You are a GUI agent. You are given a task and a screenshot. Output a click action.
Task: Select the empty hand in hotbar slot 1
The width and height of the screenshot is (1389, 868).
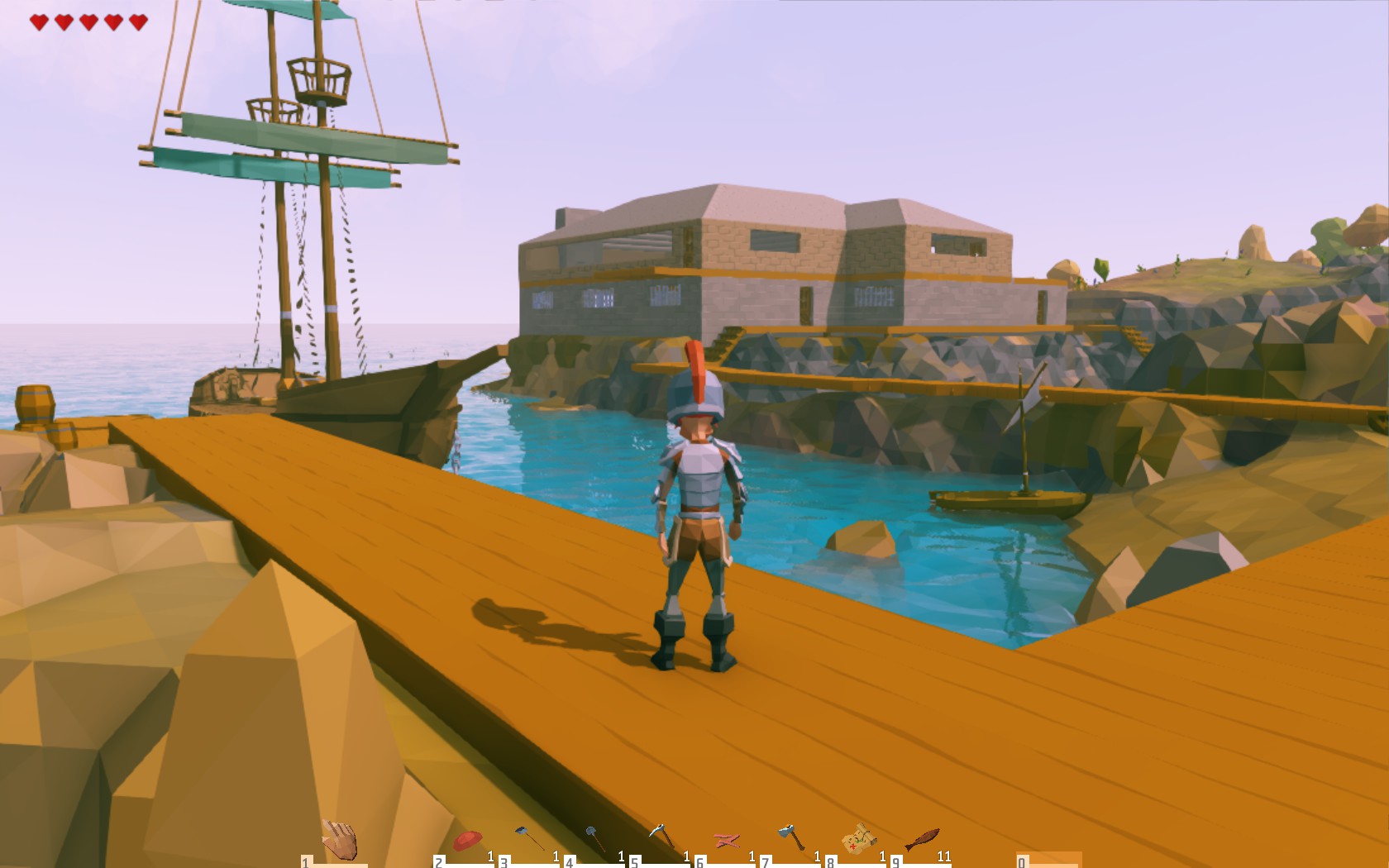[x=341, y=837]
